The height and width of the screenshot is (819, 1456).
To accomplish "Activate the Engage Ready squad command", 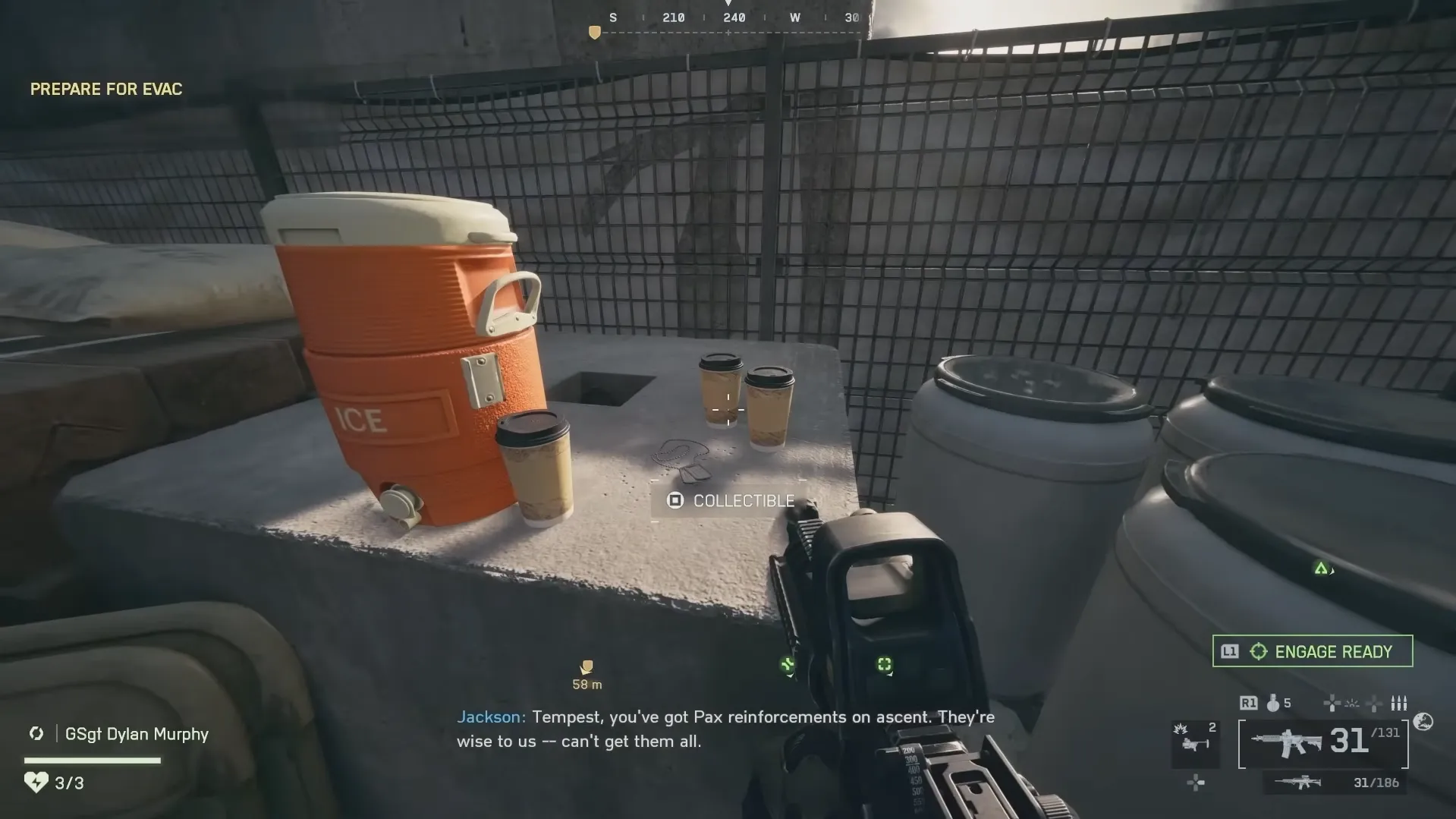I will [x=1312, y=651].
